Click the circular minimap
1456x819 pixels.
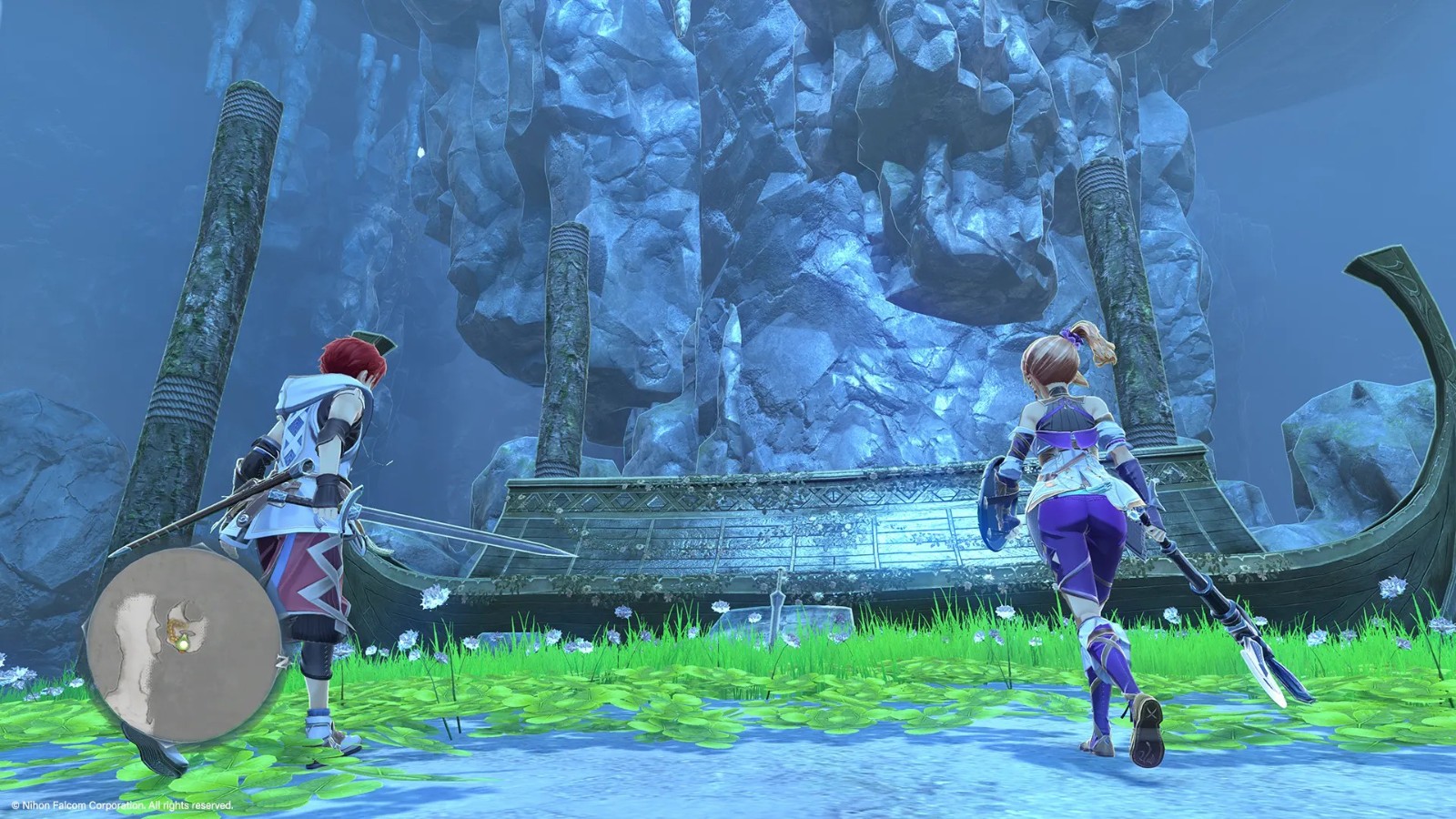coord(183,646)
